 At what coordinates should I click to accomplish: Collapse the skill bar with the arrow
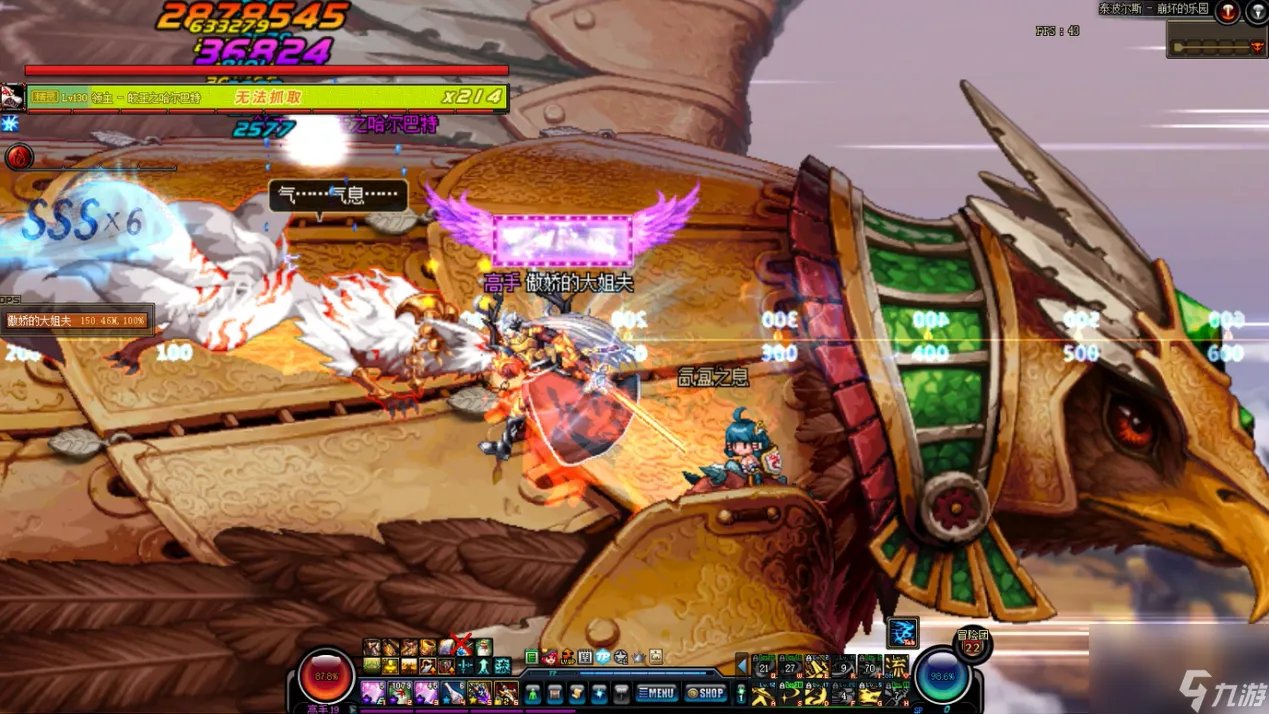[x=741, y=664]
